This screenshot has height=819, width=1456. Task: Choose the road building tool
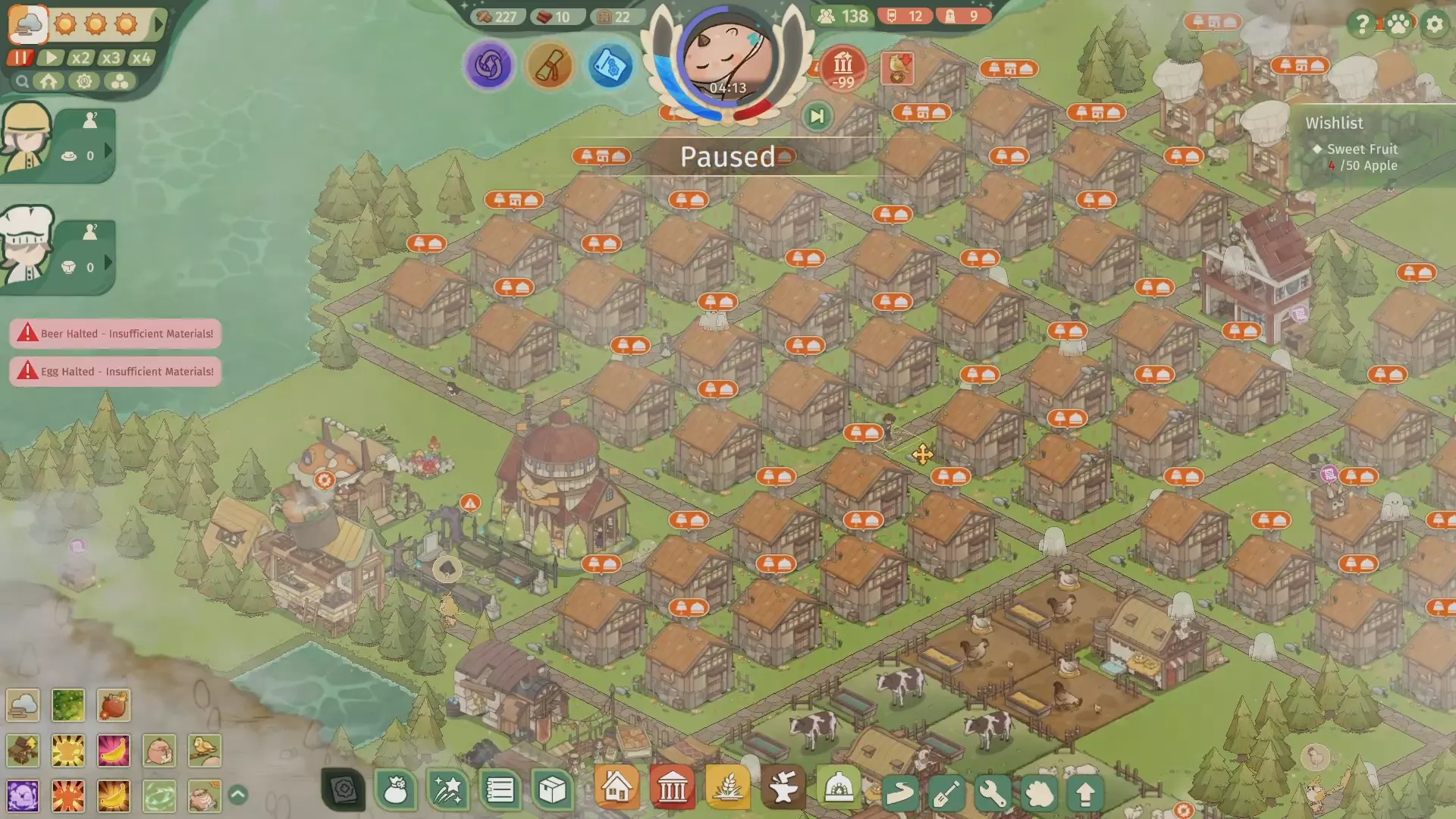click(x=900, y=793)
